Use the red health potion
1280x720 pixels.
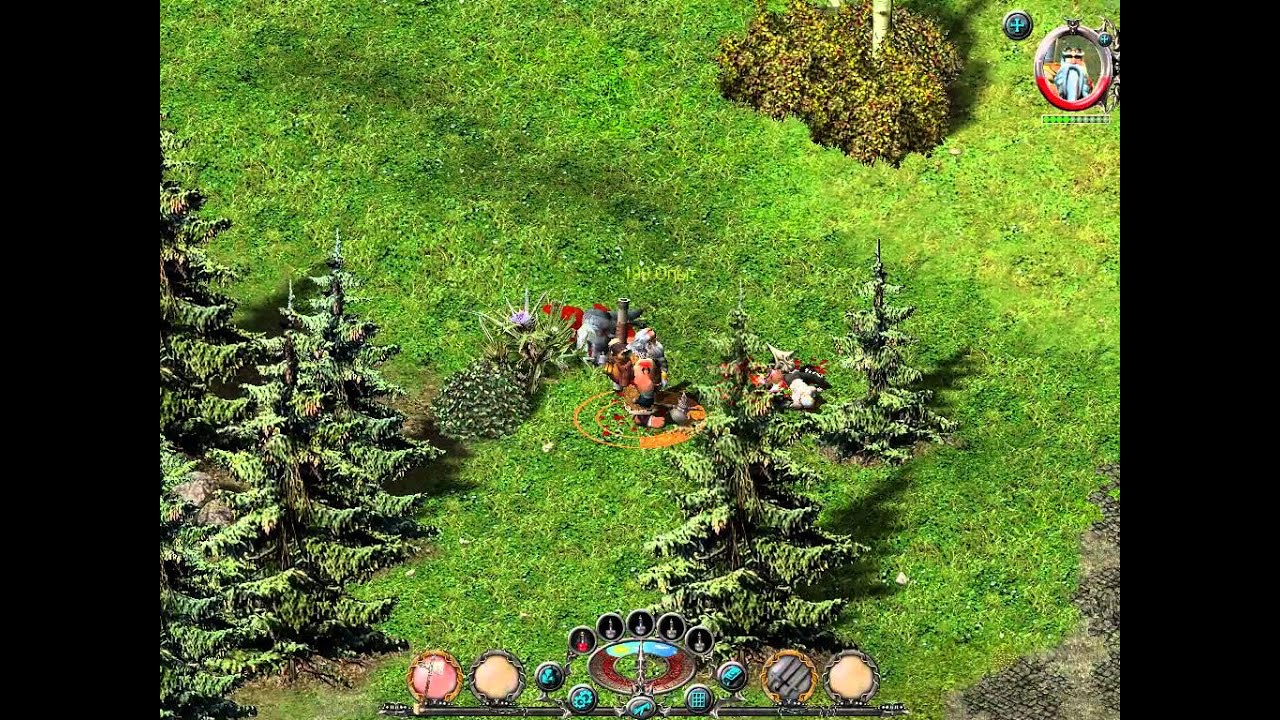pos(581,639)
